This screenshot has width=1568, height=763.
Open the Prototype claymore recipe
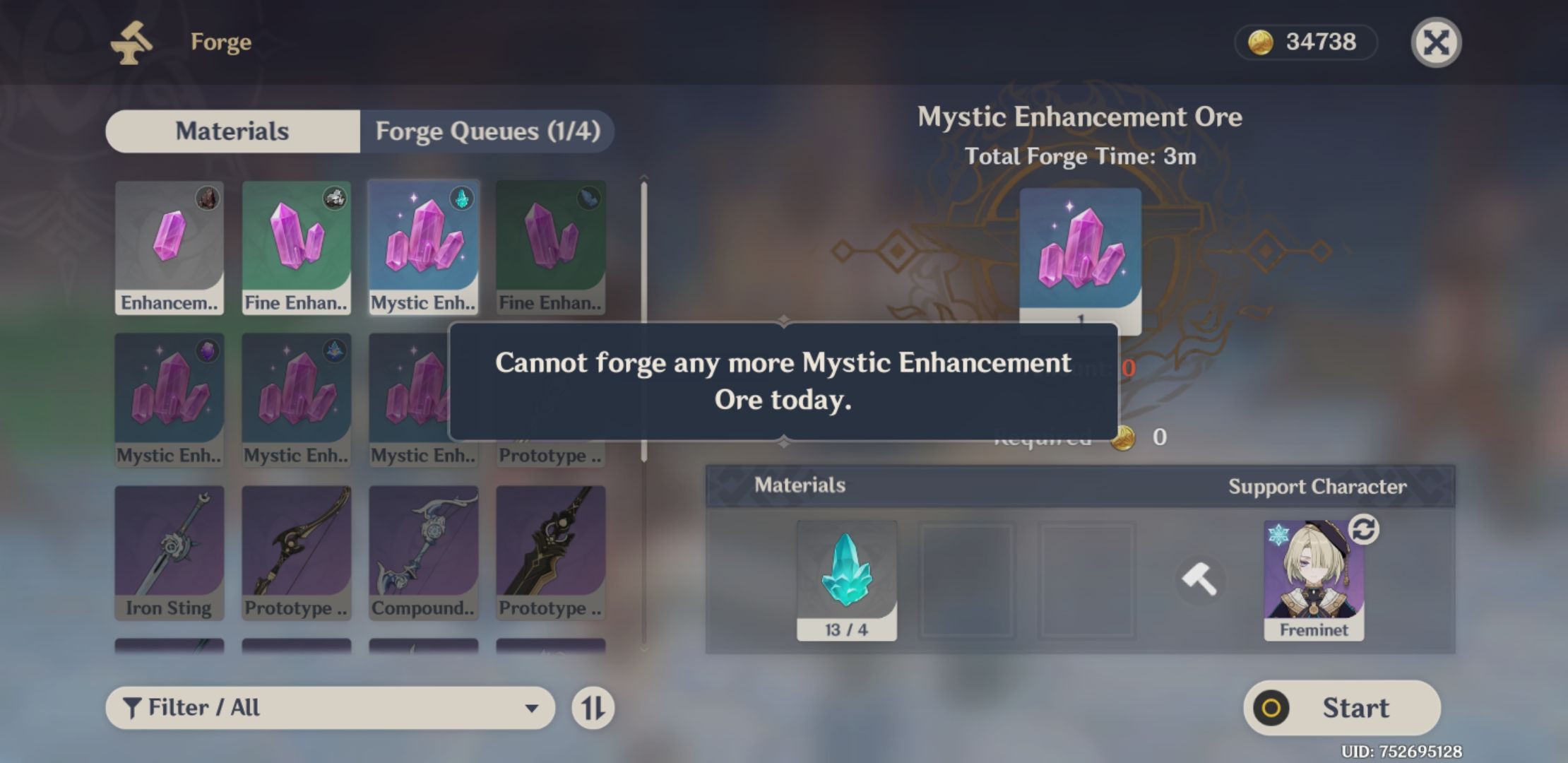pyautogui.click(x=550, y=544)
